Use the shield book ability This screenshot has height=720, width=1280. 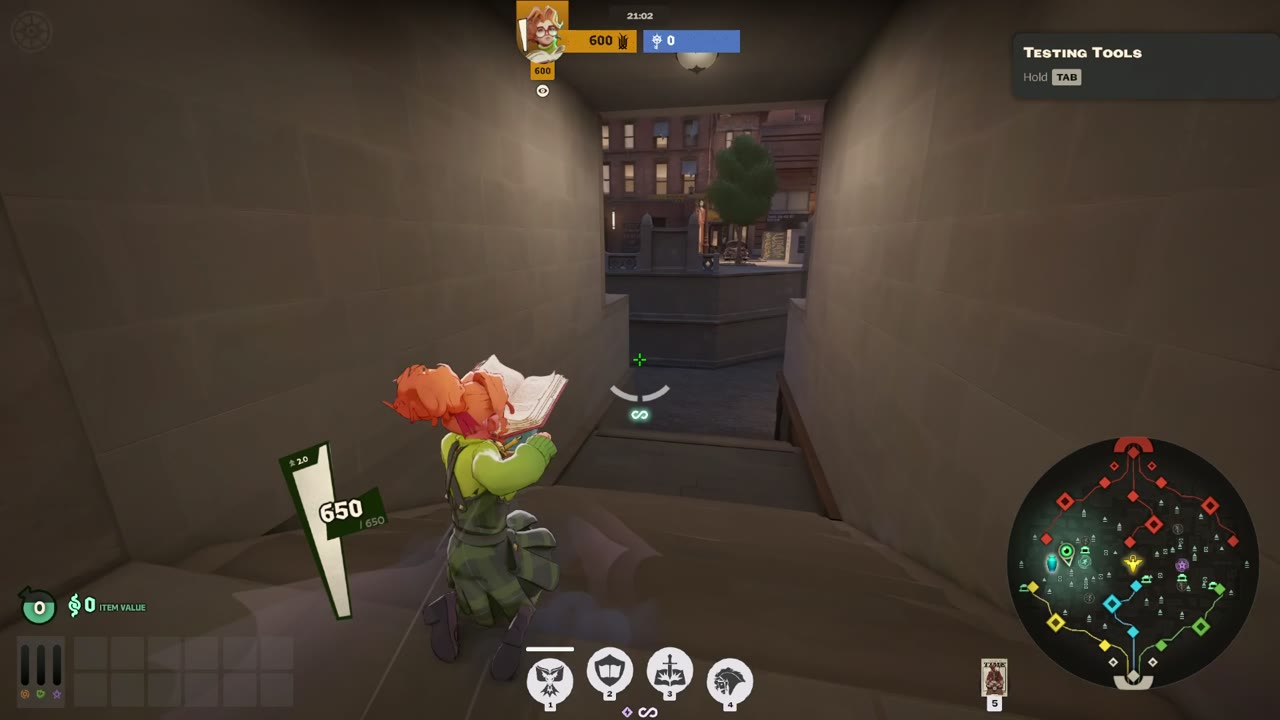point(610,672)
